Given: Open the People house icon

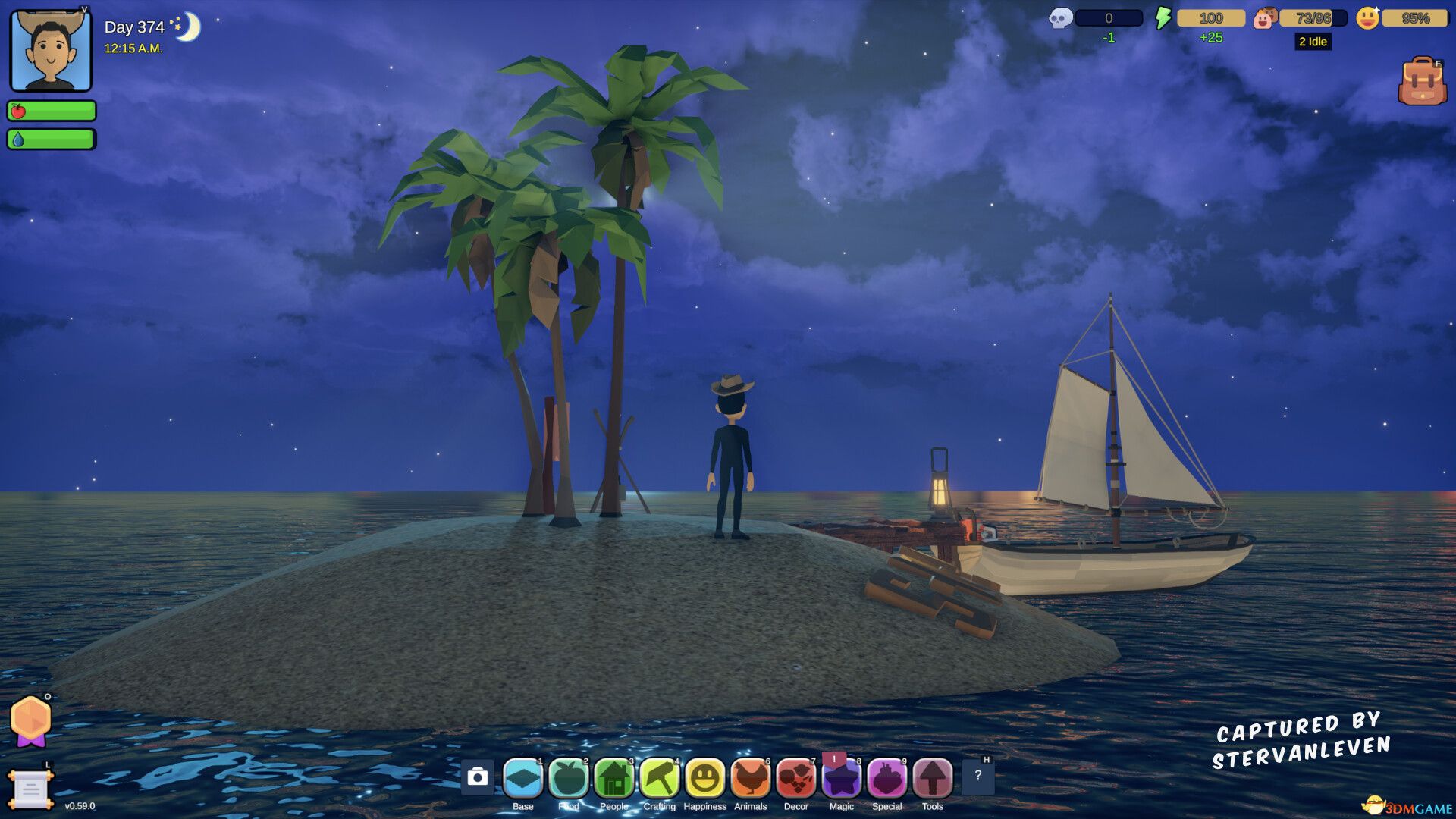Looking at the screenshot, I should [x=614, y=777].
